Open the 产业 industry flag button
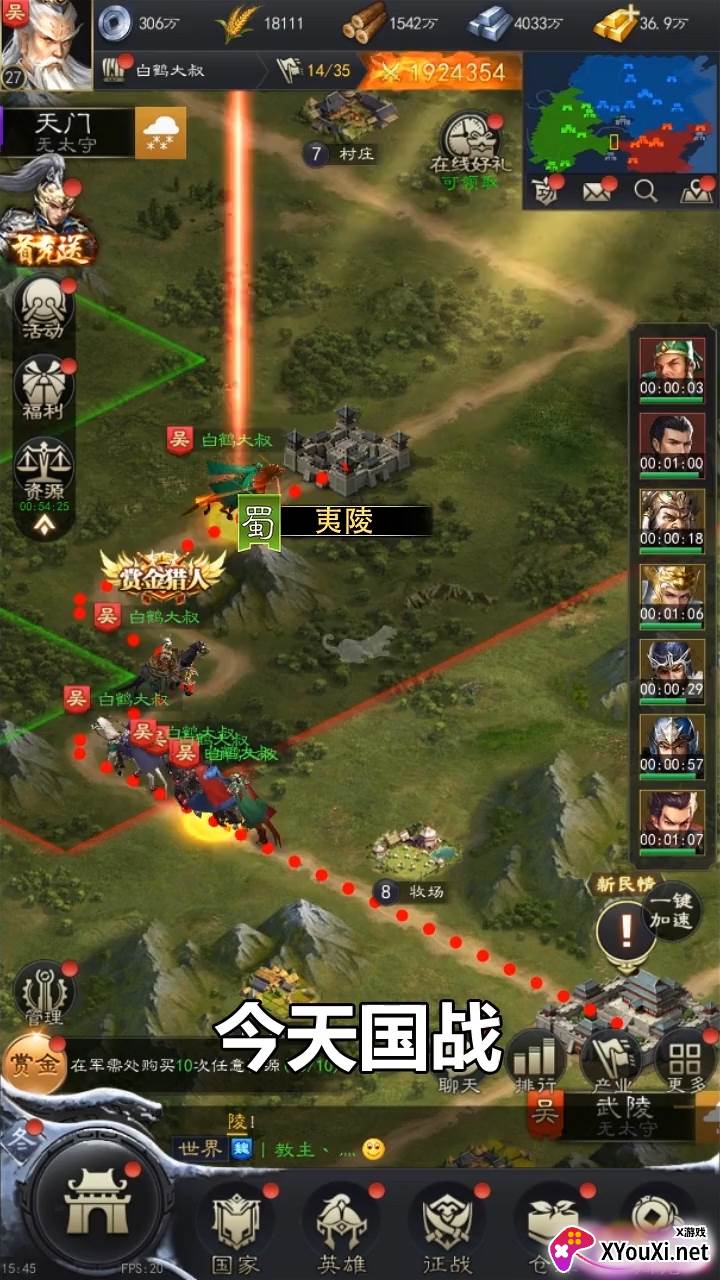This screenshot has height=1280, width=720. tap(611, 1062)
